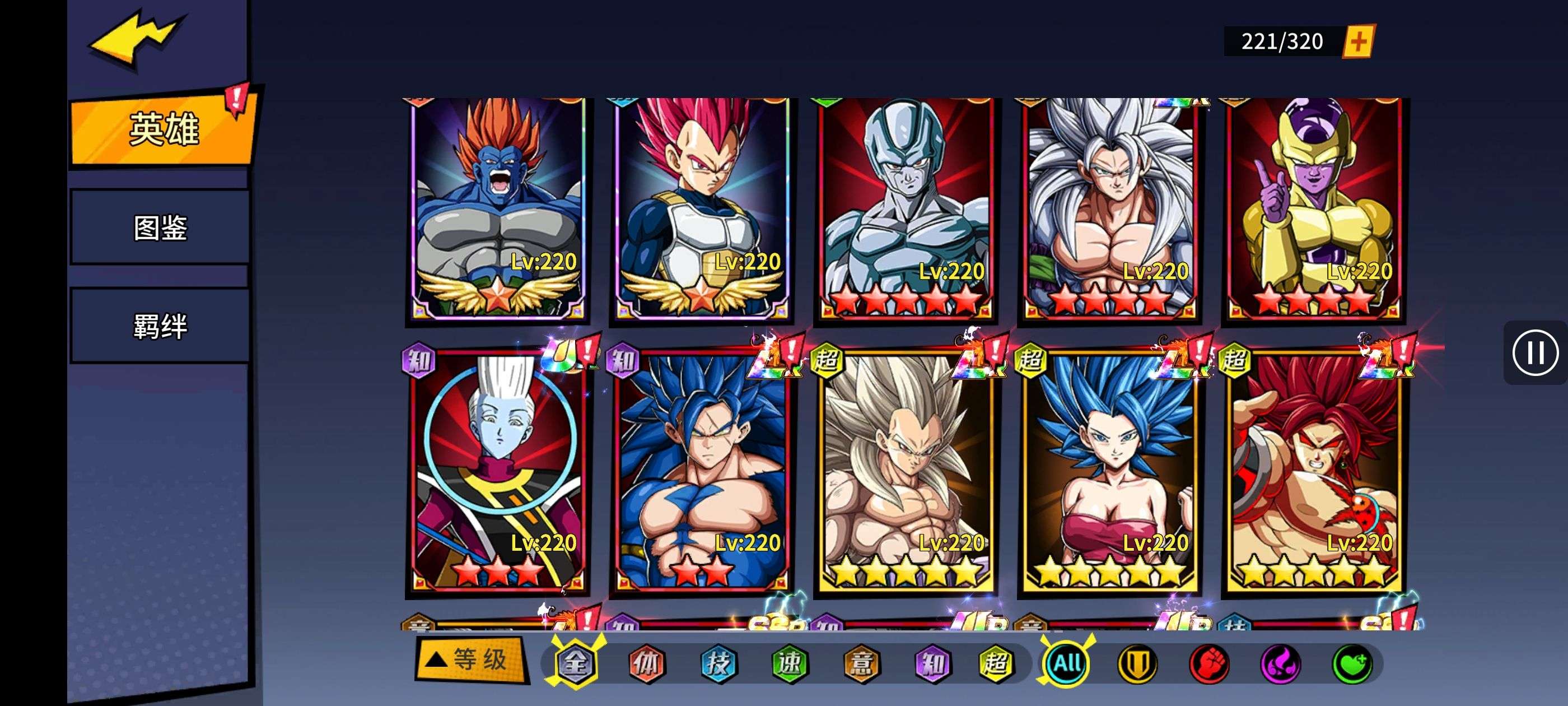Screen dimensions: 1568x706
Task: Switch to the 英雄 tab
Action: [163, 129]
